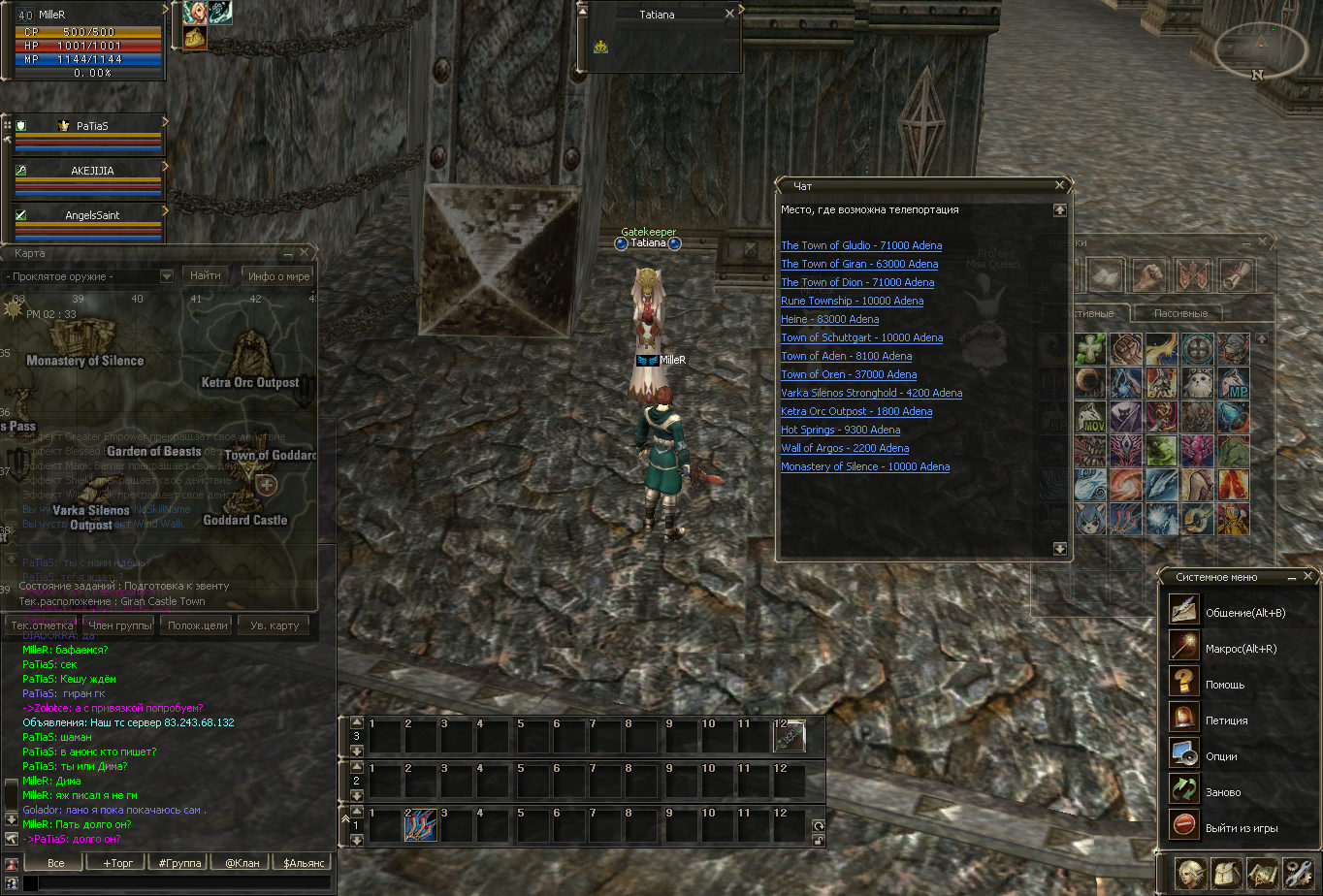This screenshot has width=1323, height=896.
Task: Select the Заново restart option
Action: pos(1224,792)
